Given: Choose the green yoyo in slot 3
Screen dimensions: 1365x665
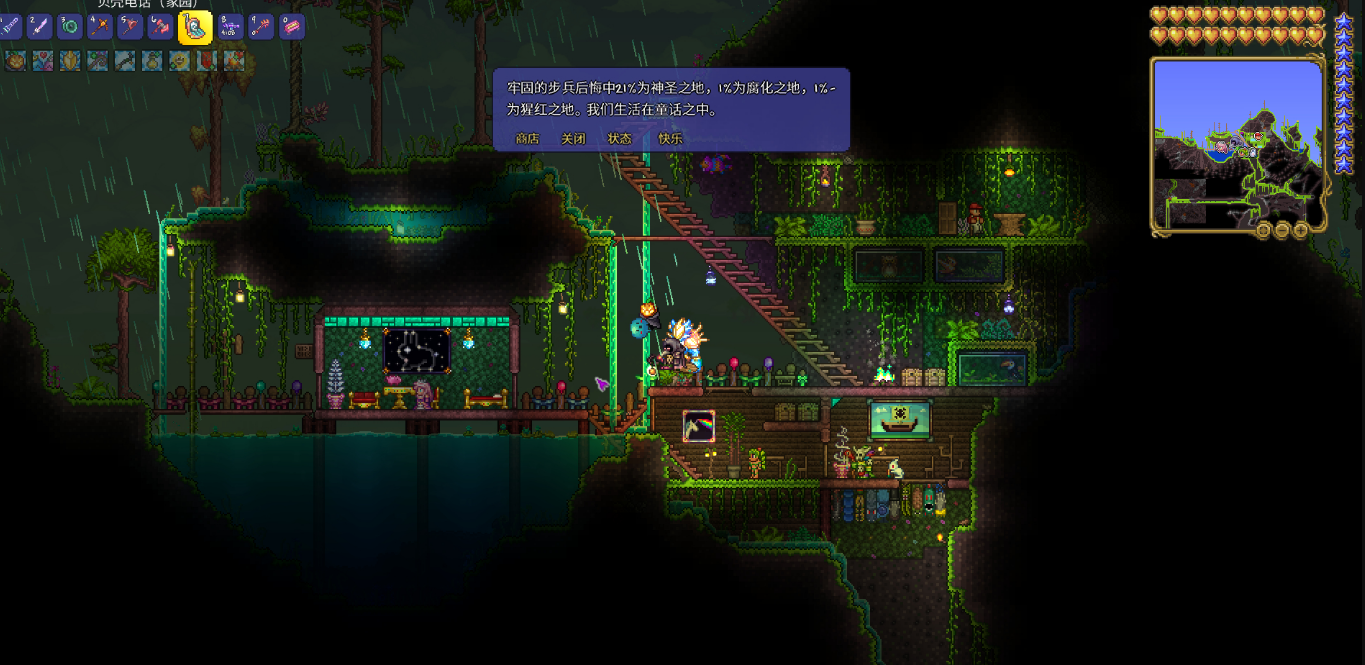Looking at the screenshot, I should [69, 26].
